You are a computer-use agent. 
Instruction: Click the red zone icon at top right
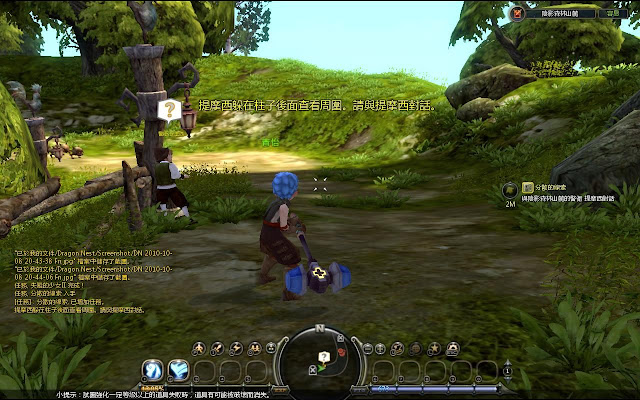[518, 13]
